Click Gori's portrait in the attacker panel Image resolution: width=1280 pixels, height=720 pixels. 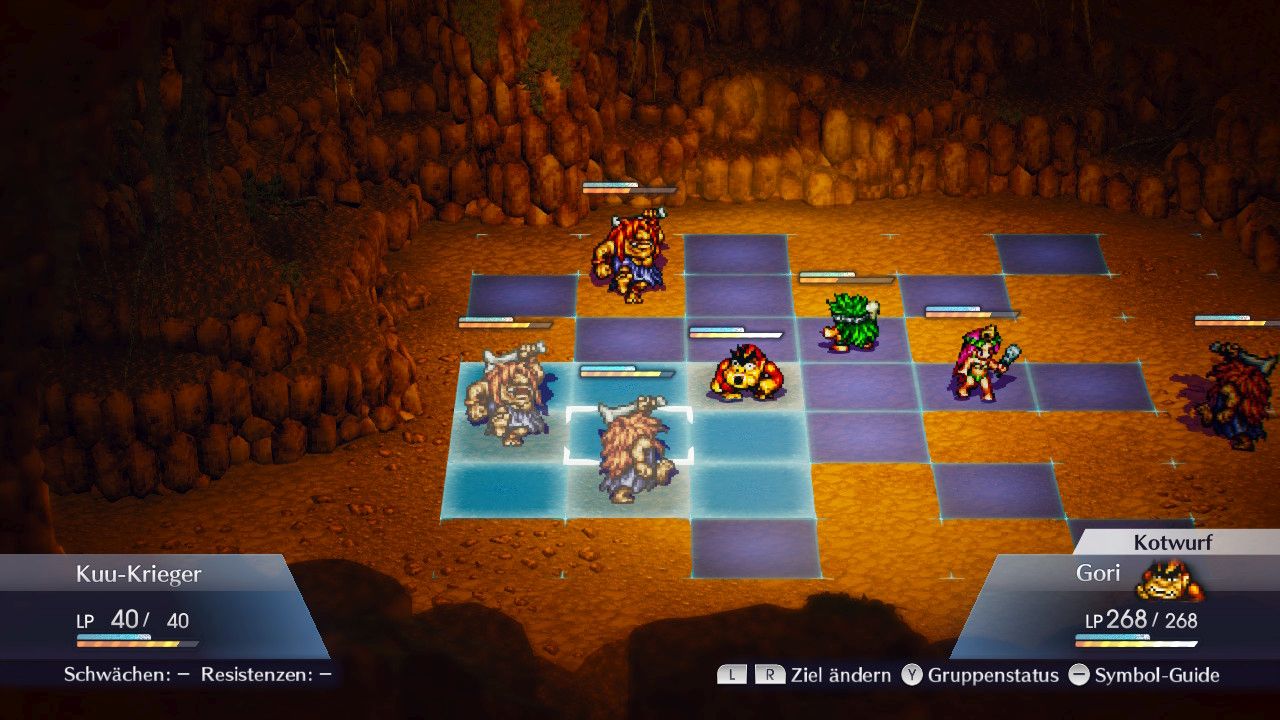pyautogui.click(x=1169, y=581)
